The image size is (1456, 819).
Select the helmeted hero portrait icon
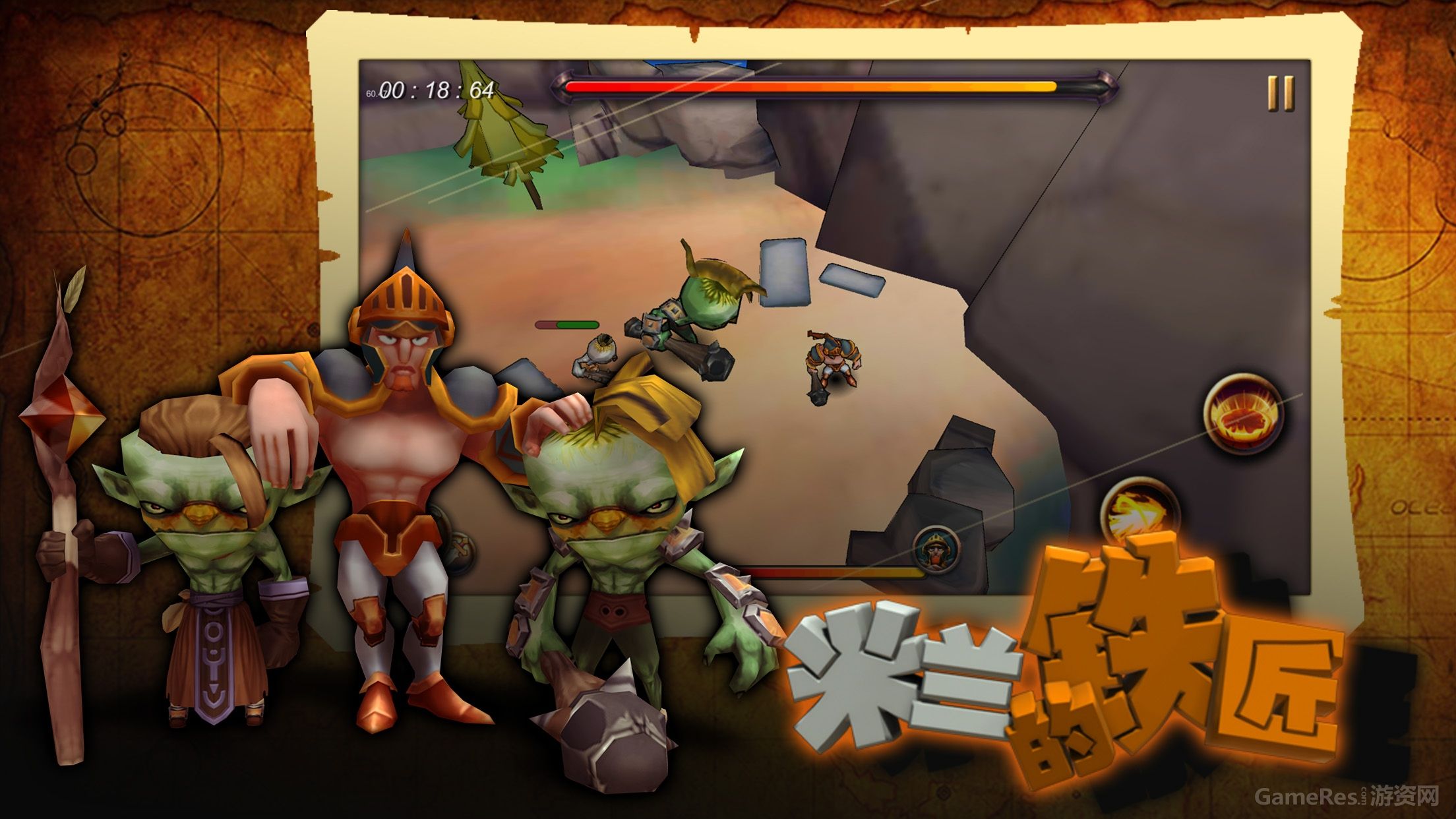point(937,550)
